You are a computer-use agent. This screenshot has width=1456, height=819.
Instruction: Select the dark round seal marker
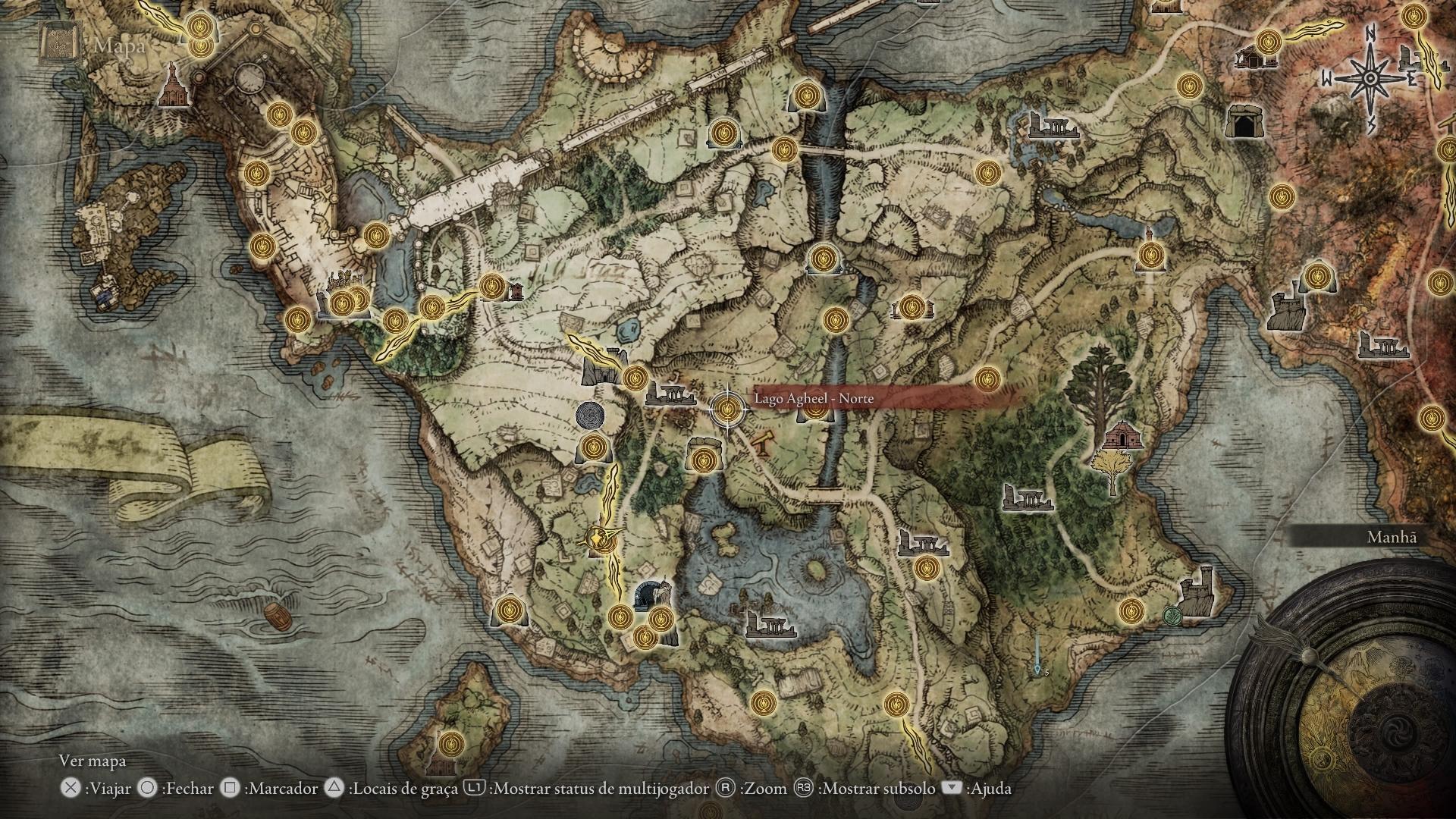(x=590, y=416)
